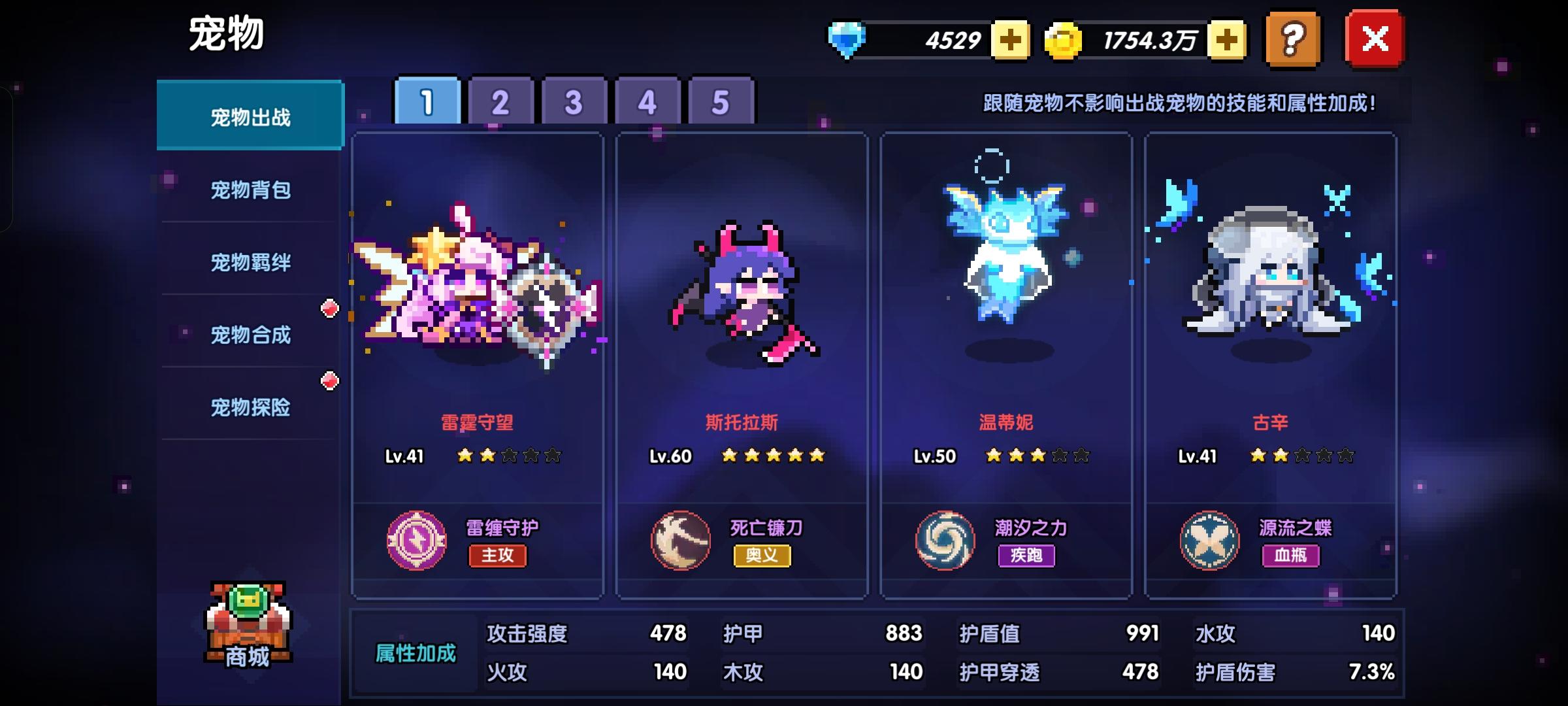Click a star on 斯托拉斯's rating
This screenshot has height=706, width=1568.
pyautogui.click(x=773, y=456)
